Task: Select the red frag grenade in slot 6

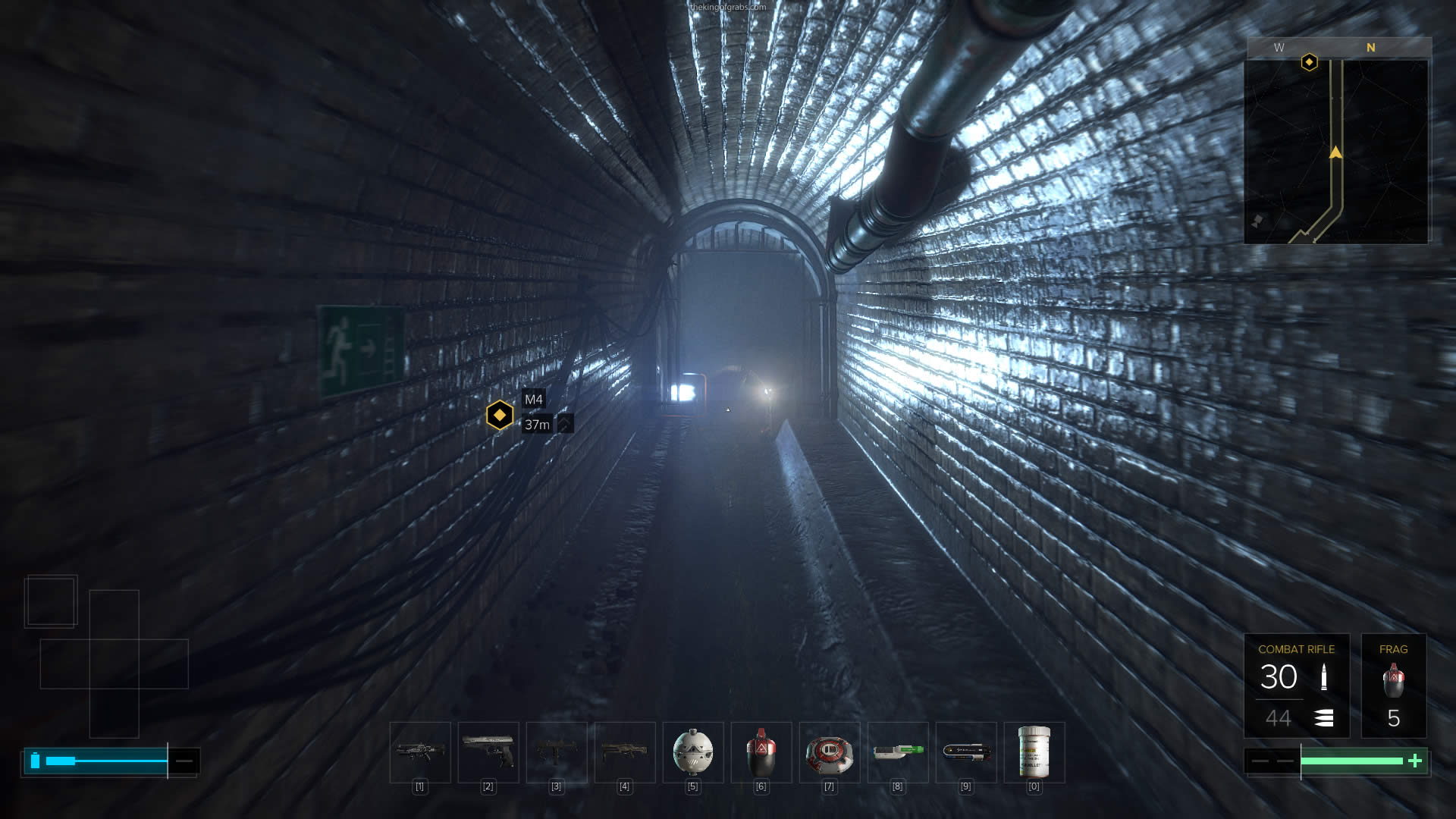Action: pos(761,752)
